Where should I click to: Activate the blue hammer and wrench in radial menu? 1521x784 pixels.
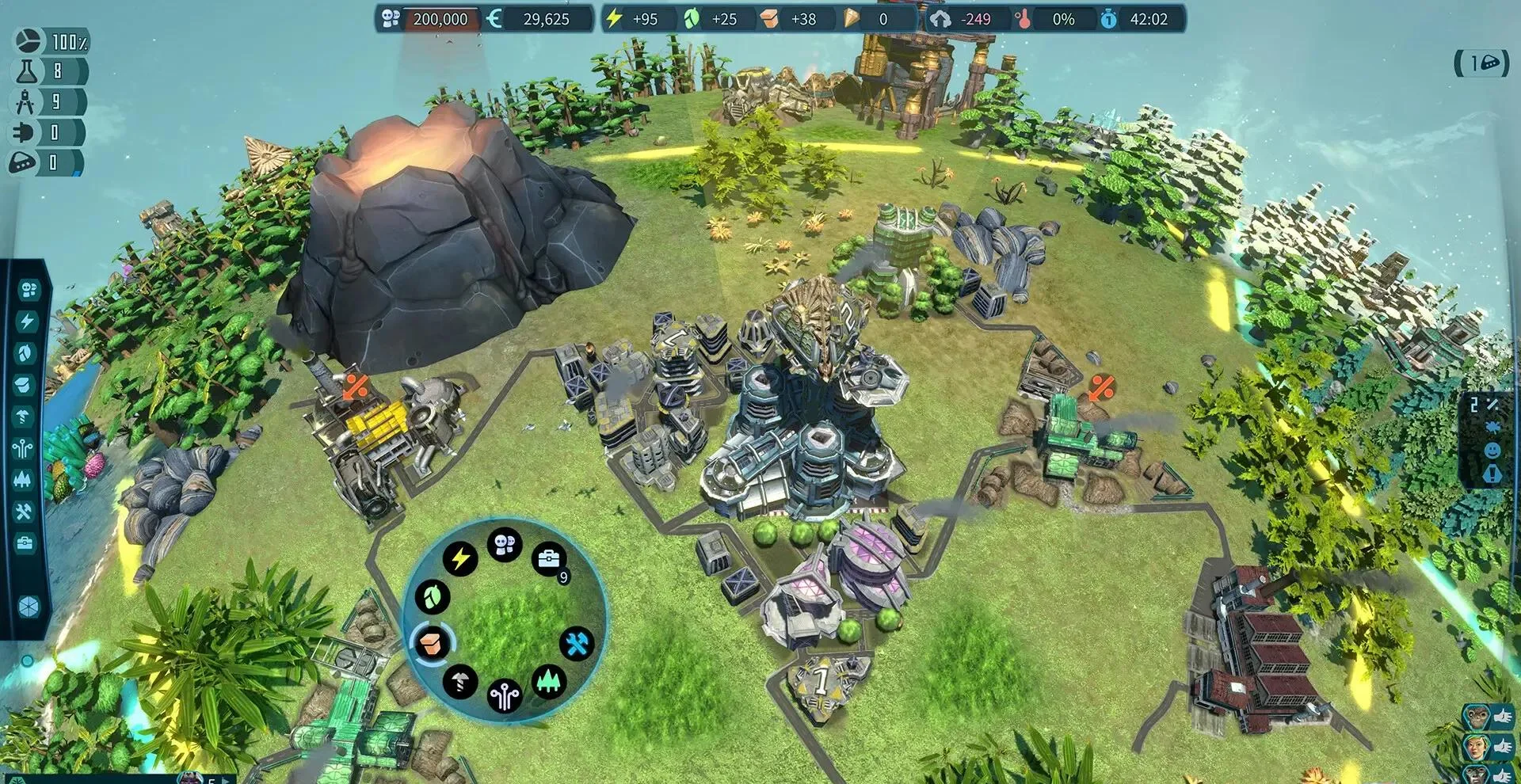(x=576, y=643)
